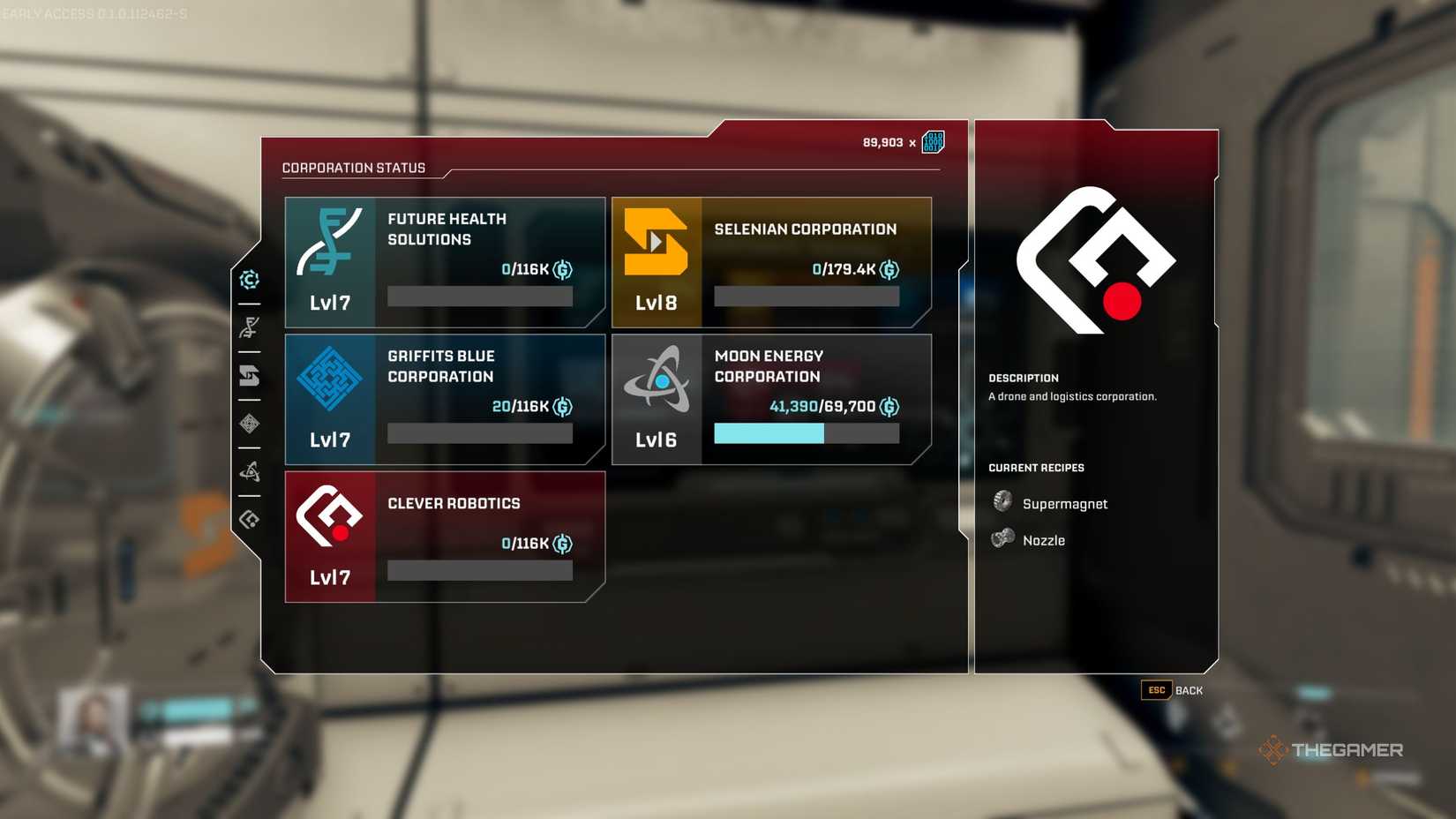Click the currency chip icon beside 89,903
Screen dimensions: 1456x819
(931, 140)
